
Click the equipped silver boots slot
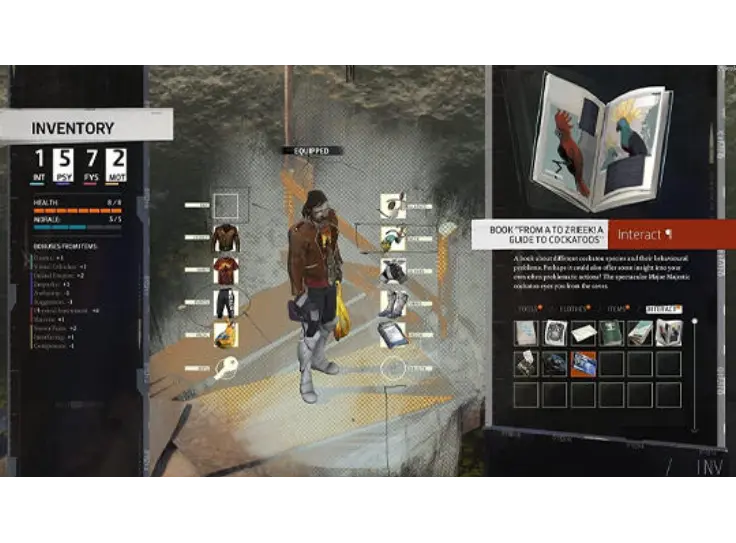pyautogui.click(x=393, y=303)
